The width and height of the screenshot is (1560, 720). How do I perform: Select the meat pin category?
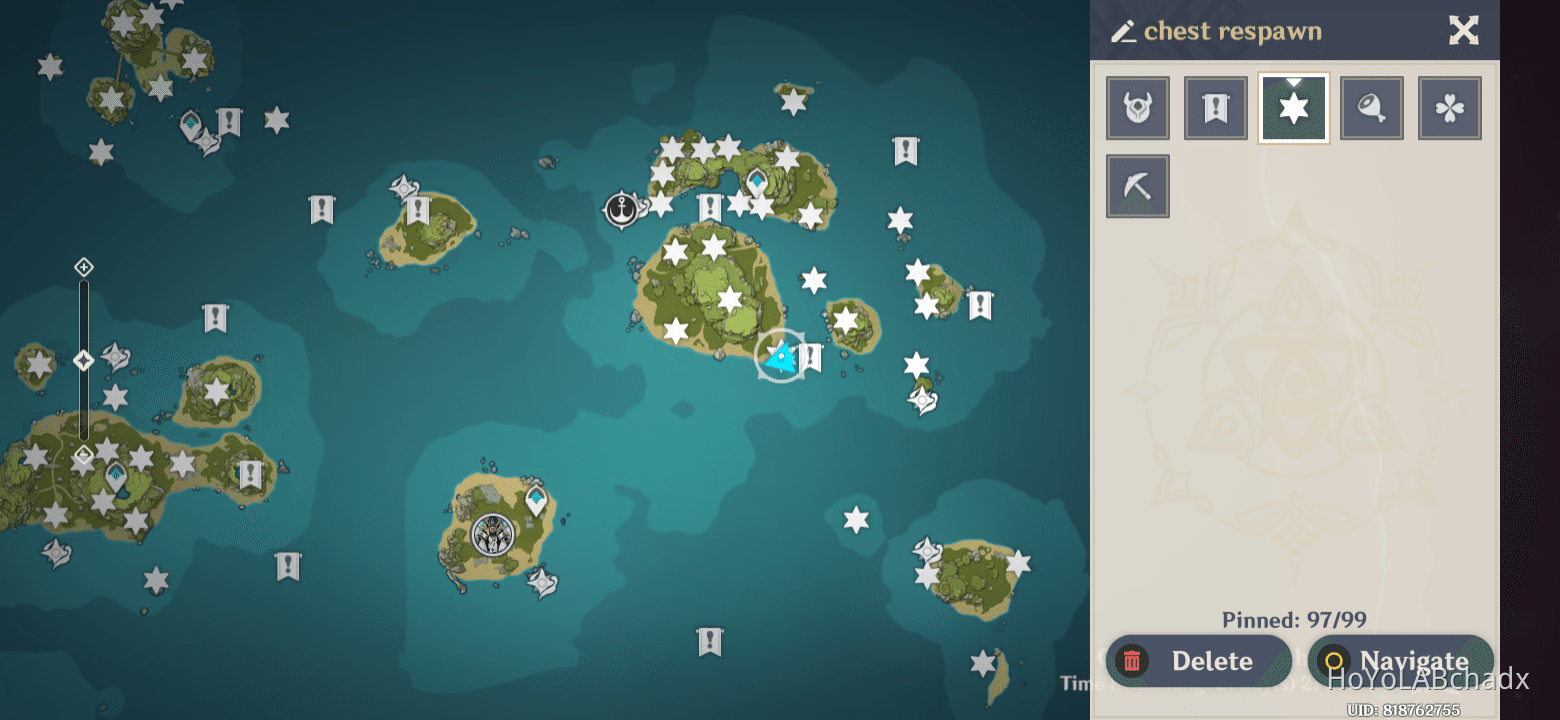[x=1371, y=107]
